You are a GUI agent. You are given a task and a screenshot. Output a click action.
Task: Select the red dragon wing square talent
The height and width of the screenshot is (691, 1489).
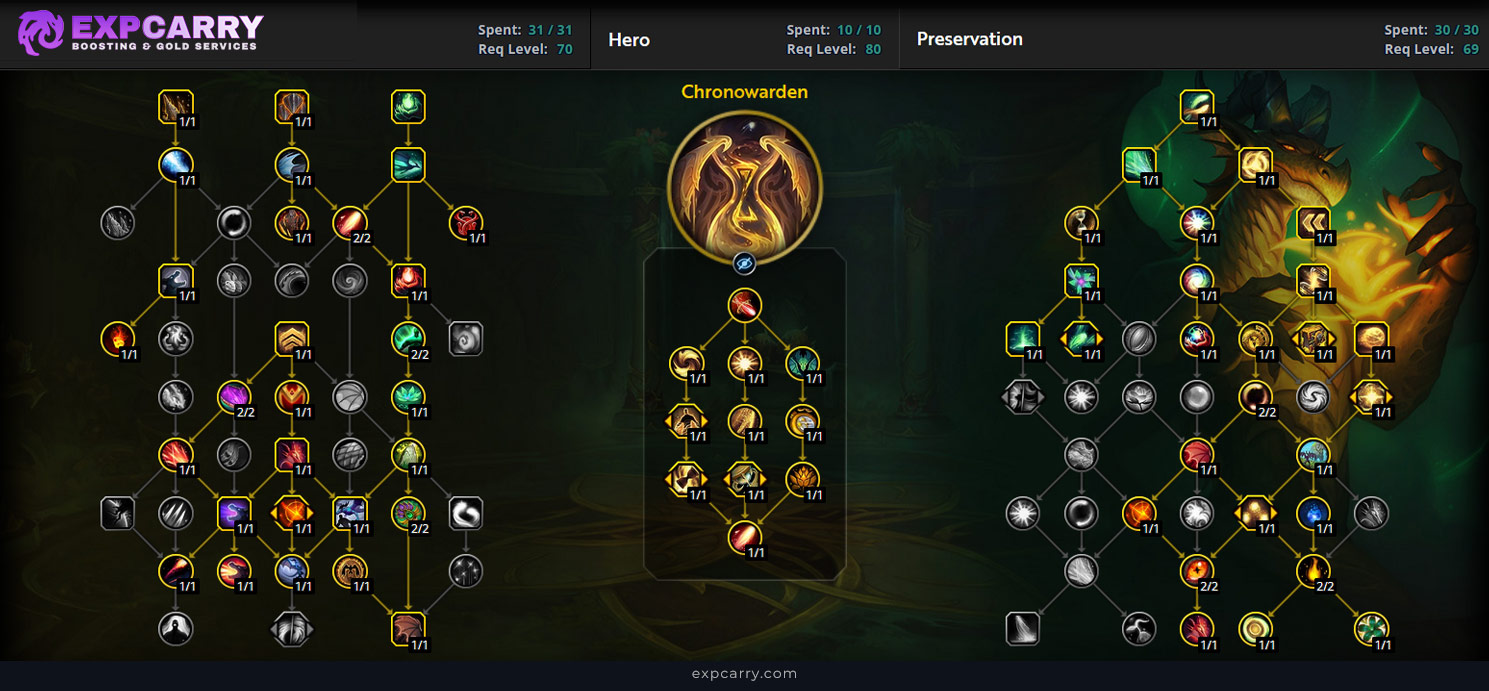[408, 629]
